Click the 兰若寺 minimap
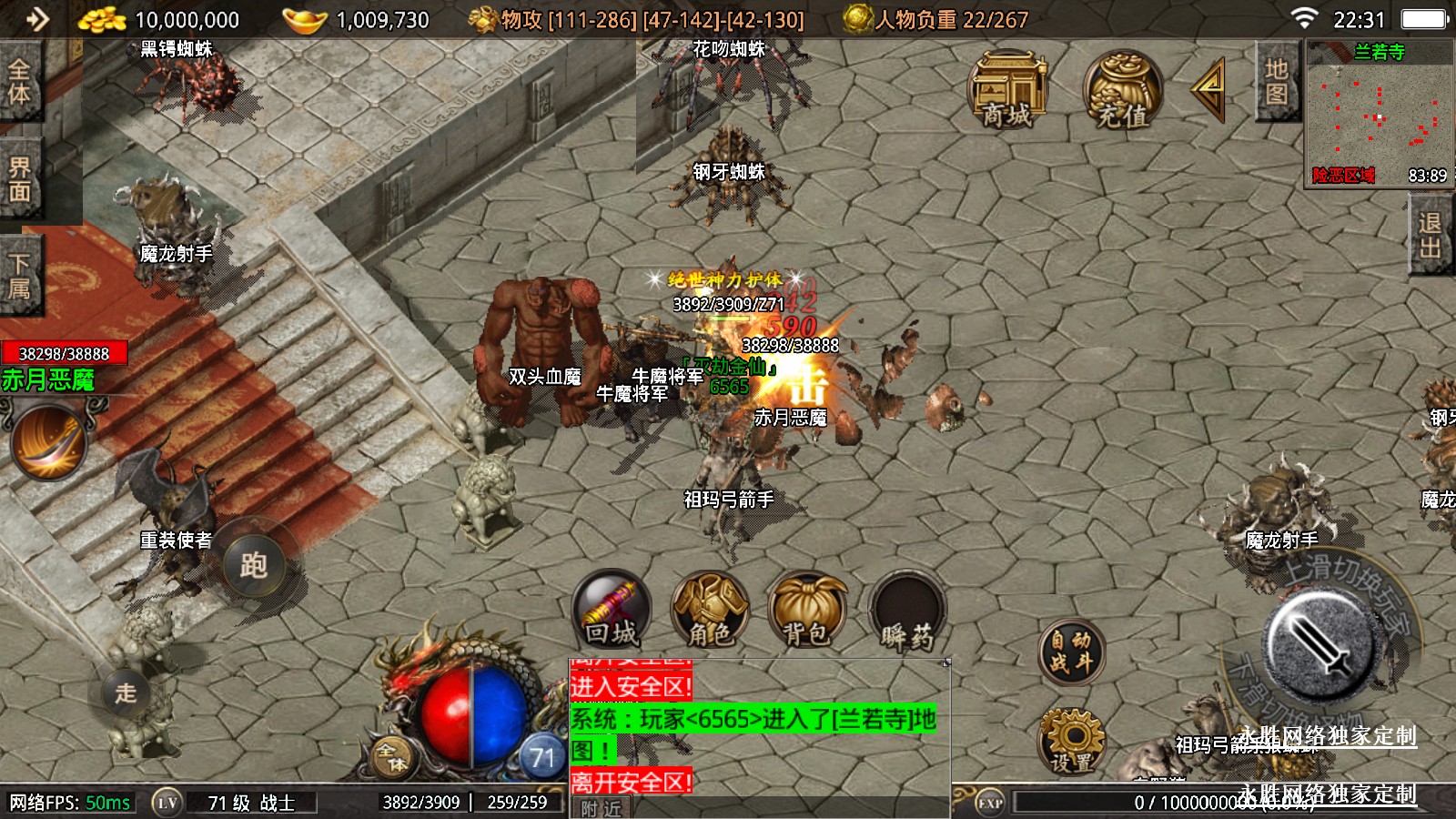 [1380, 114]
